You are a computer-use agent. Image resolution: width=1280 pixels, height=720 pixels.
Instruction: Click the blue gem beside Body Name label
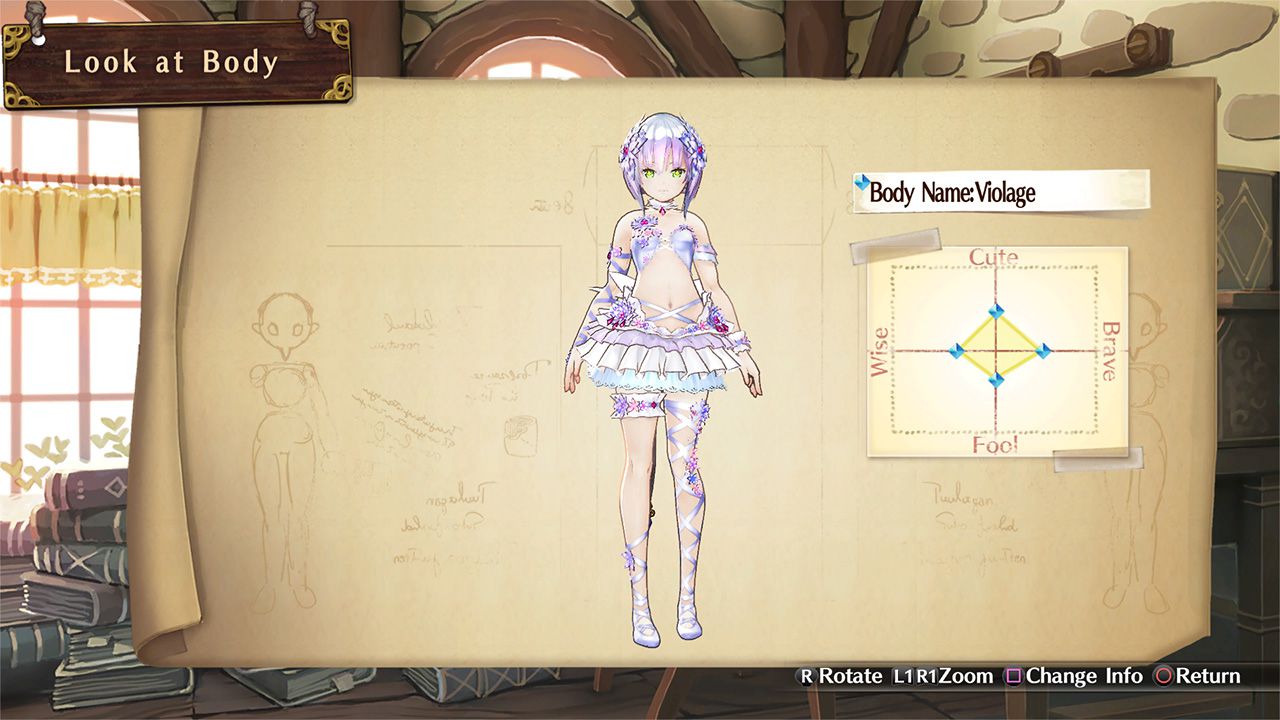click(864, 181)
